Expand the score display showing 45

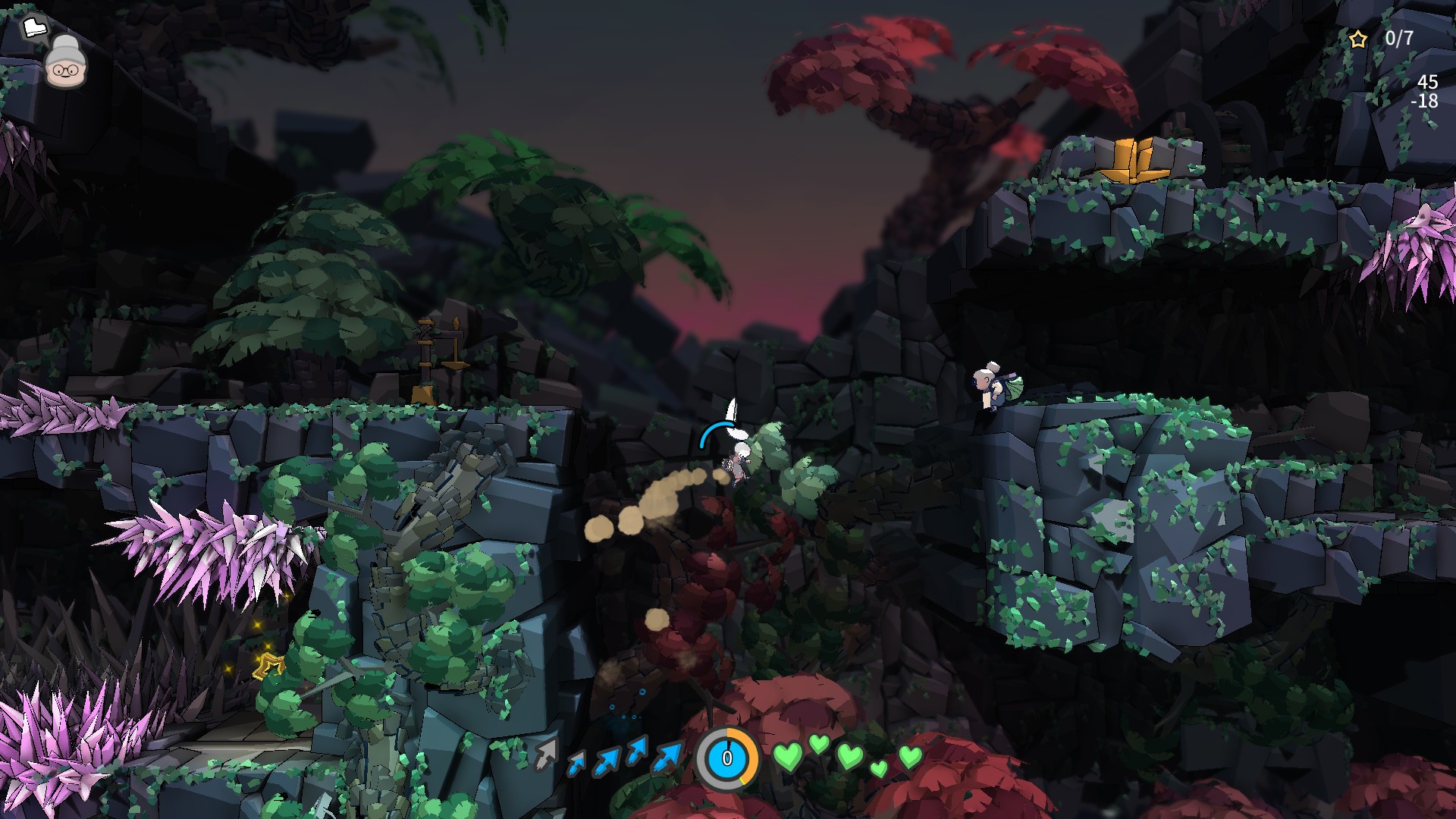(1429, 80)
